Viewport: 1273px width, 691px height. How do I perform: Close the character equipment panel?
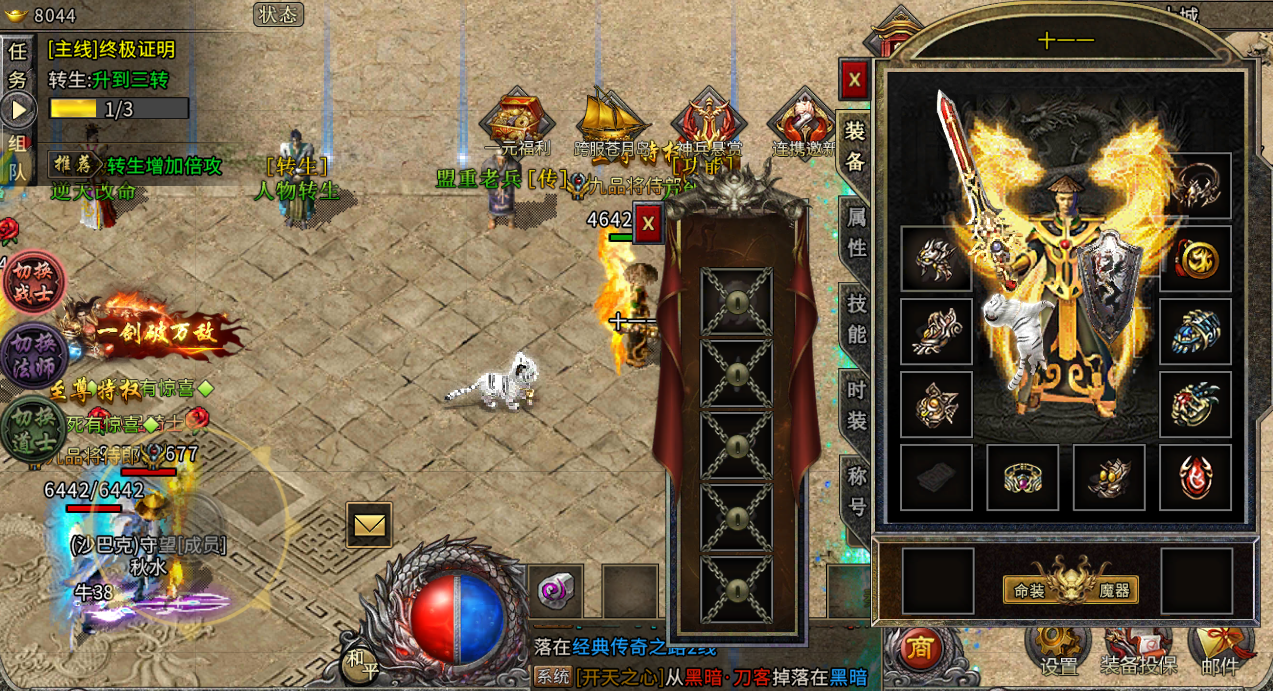(x=854, y=80)
